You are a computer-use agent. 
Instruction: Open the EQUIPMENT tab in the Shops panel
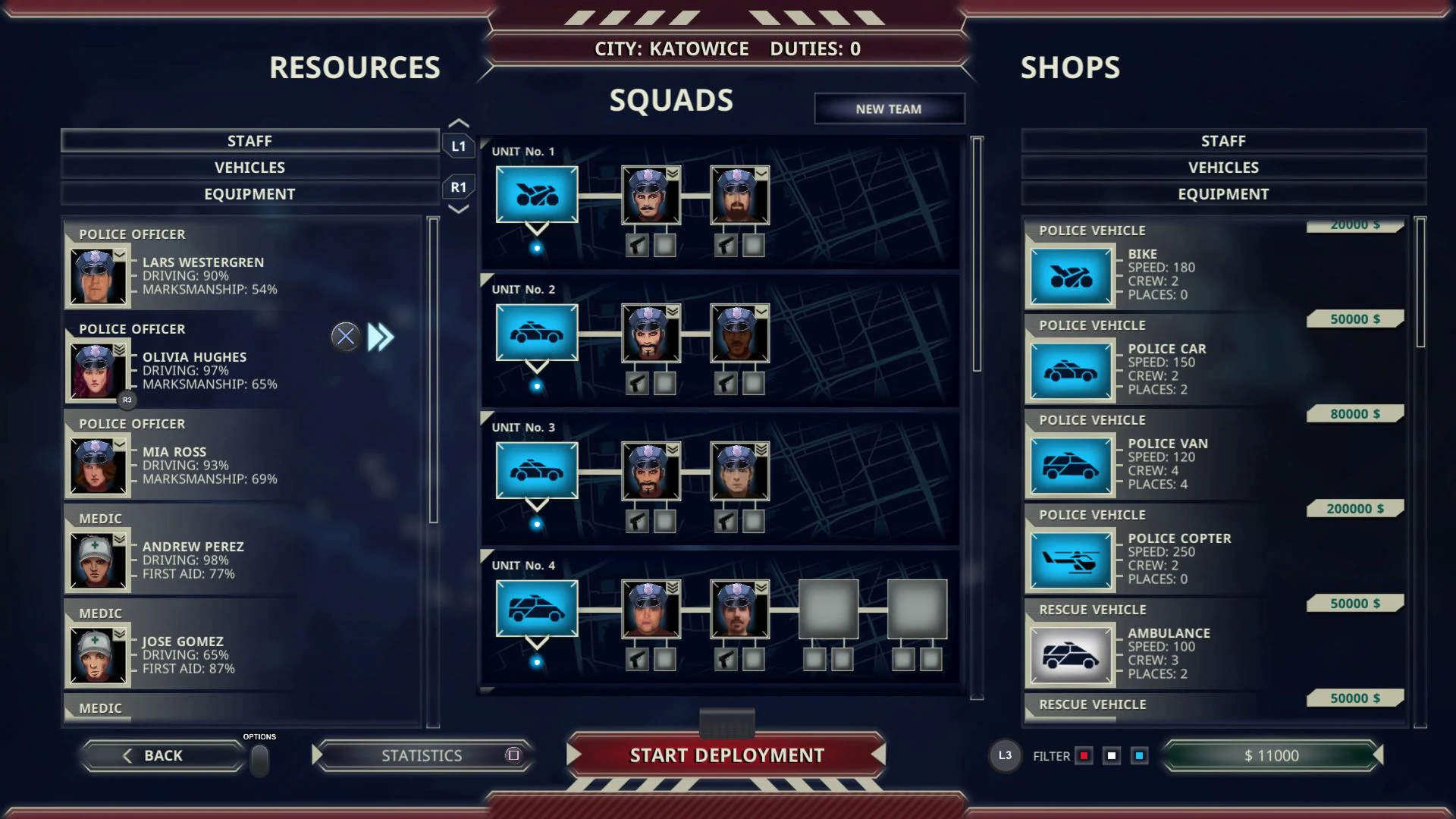[x=1222, y=193]
